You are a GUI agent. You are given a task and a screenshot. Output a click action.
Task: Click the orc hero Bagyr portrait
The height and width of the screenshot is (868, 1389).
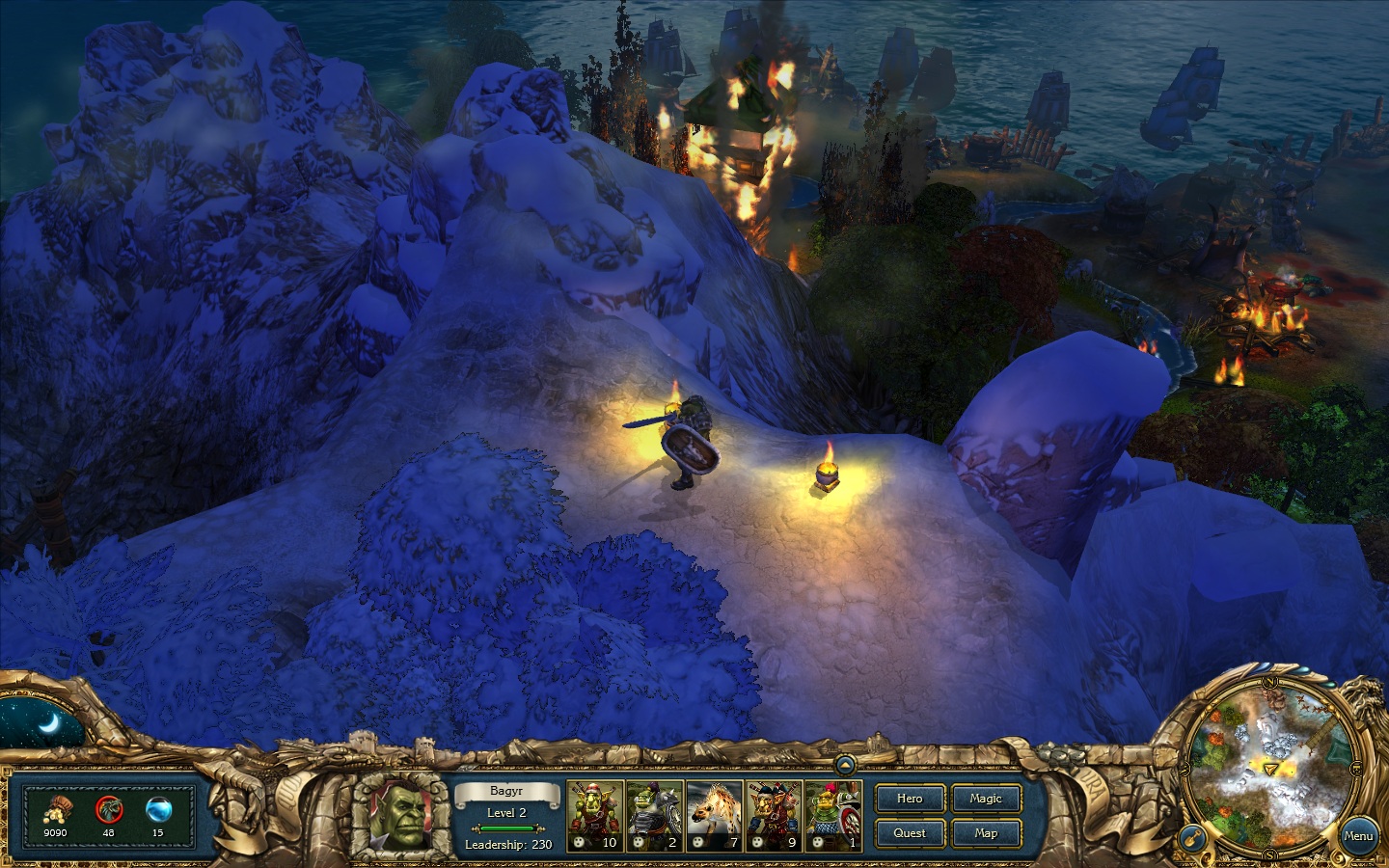[x=396, y=817]
